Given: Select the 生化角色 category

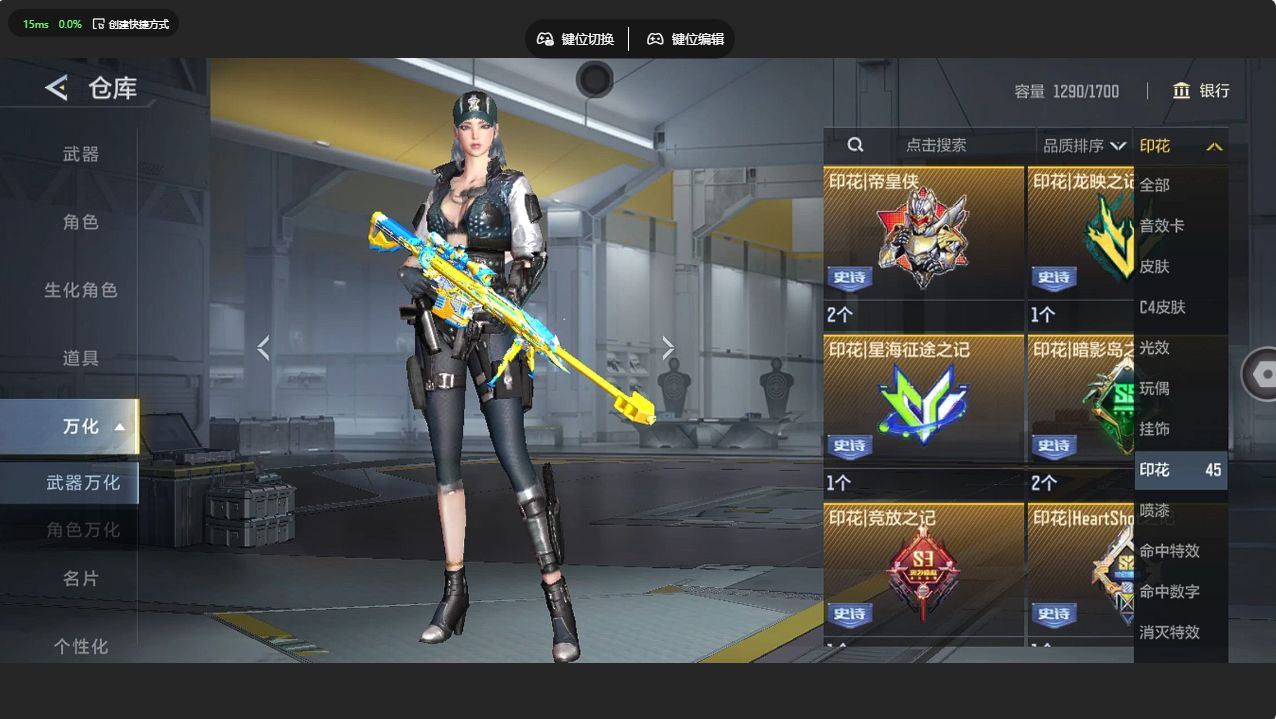Looking at the screenshot, I should [81, 290].
